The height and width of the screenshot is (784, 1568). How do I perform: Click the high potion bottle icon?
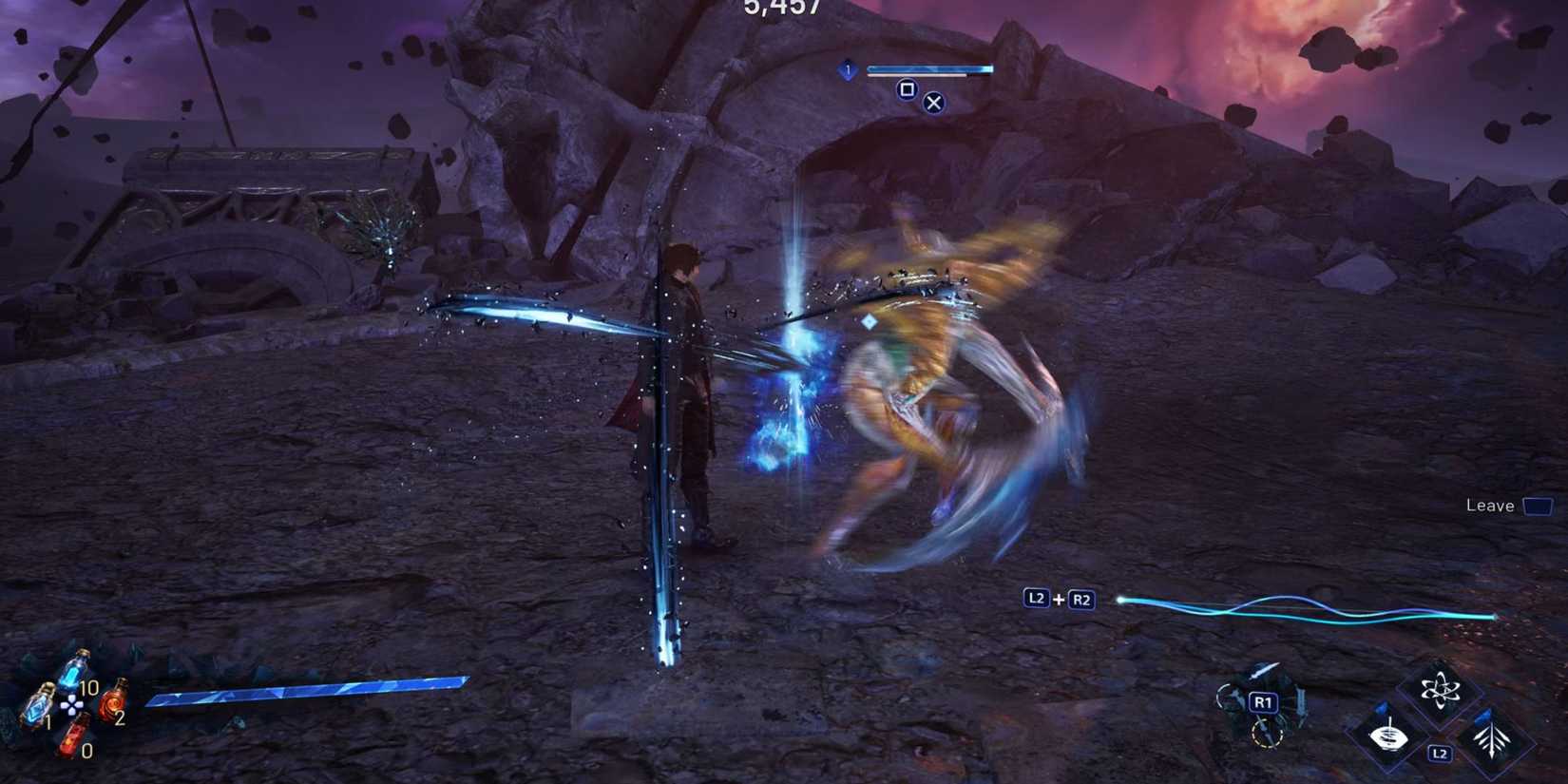(38, 707)
